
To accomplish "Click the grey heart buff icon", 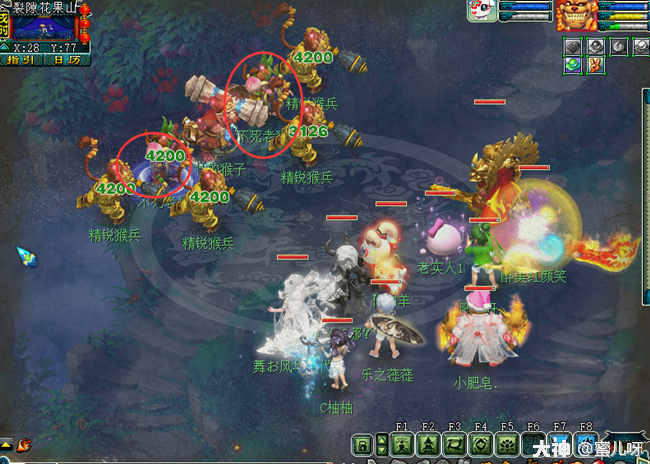I will 573,46.
